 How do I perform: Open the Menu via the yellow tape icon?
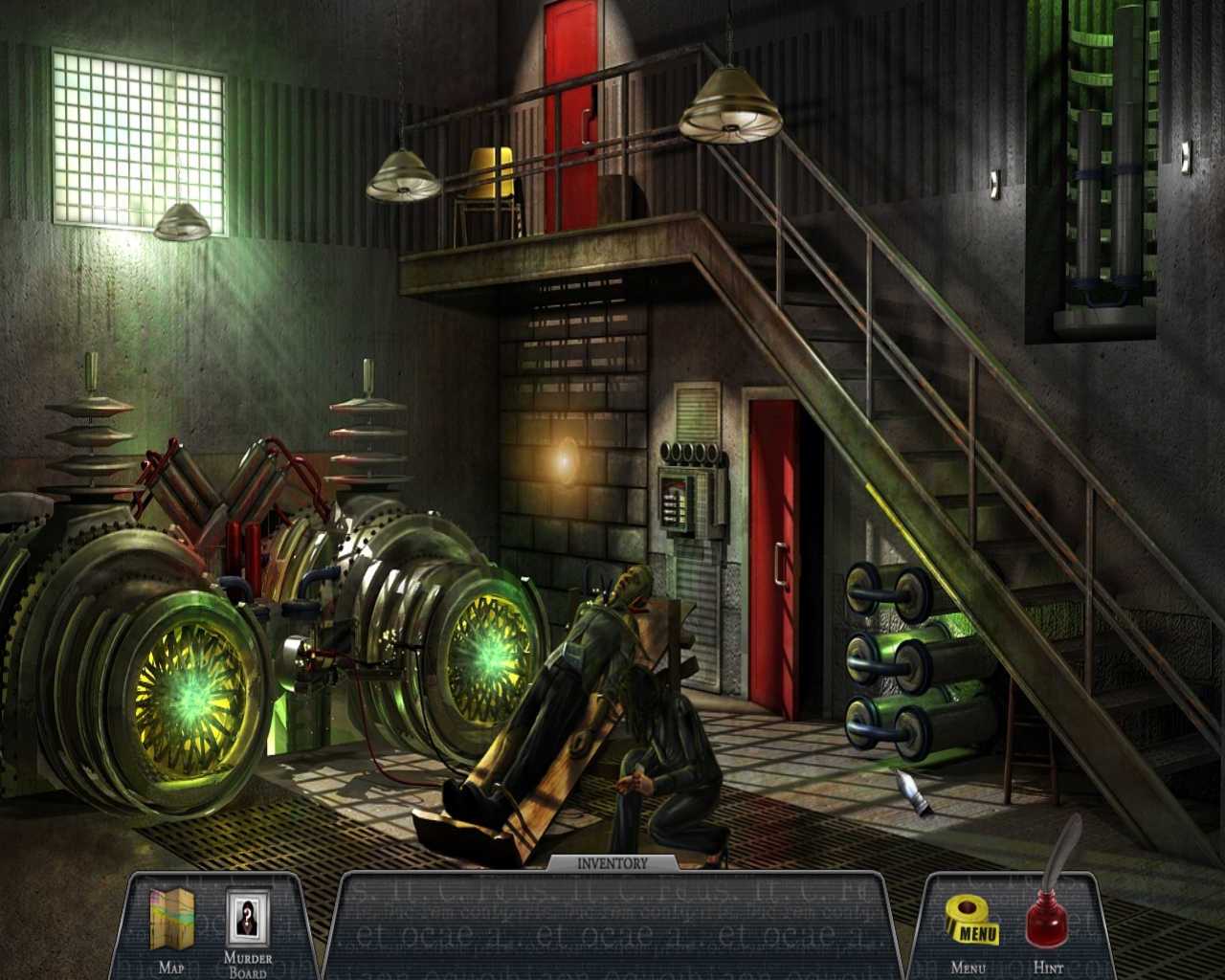[x=972, y=921]
